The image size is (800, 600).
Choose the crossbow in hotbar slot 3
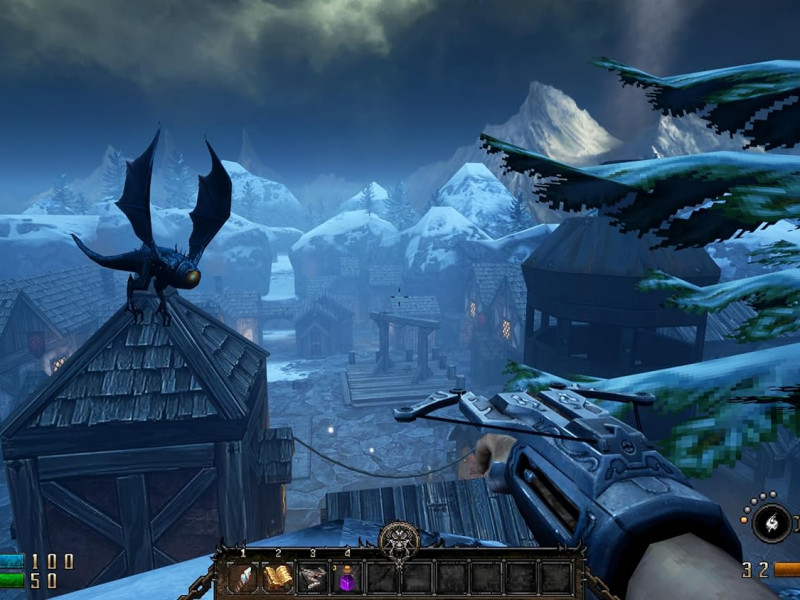pyautogui.click(x=312, y=577)
